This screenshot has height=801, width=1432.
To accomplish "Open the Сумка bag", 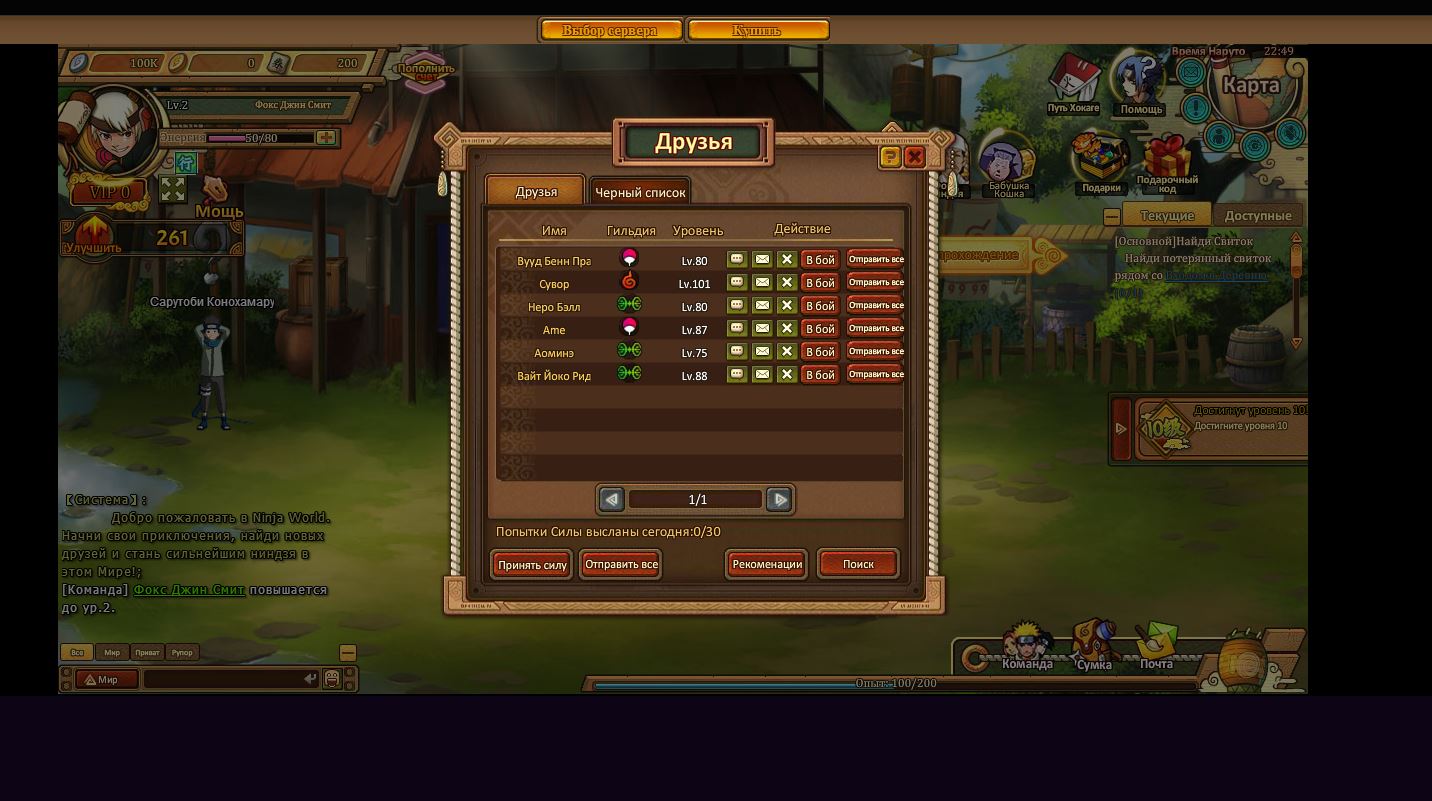I will (x=1094, y=646).
